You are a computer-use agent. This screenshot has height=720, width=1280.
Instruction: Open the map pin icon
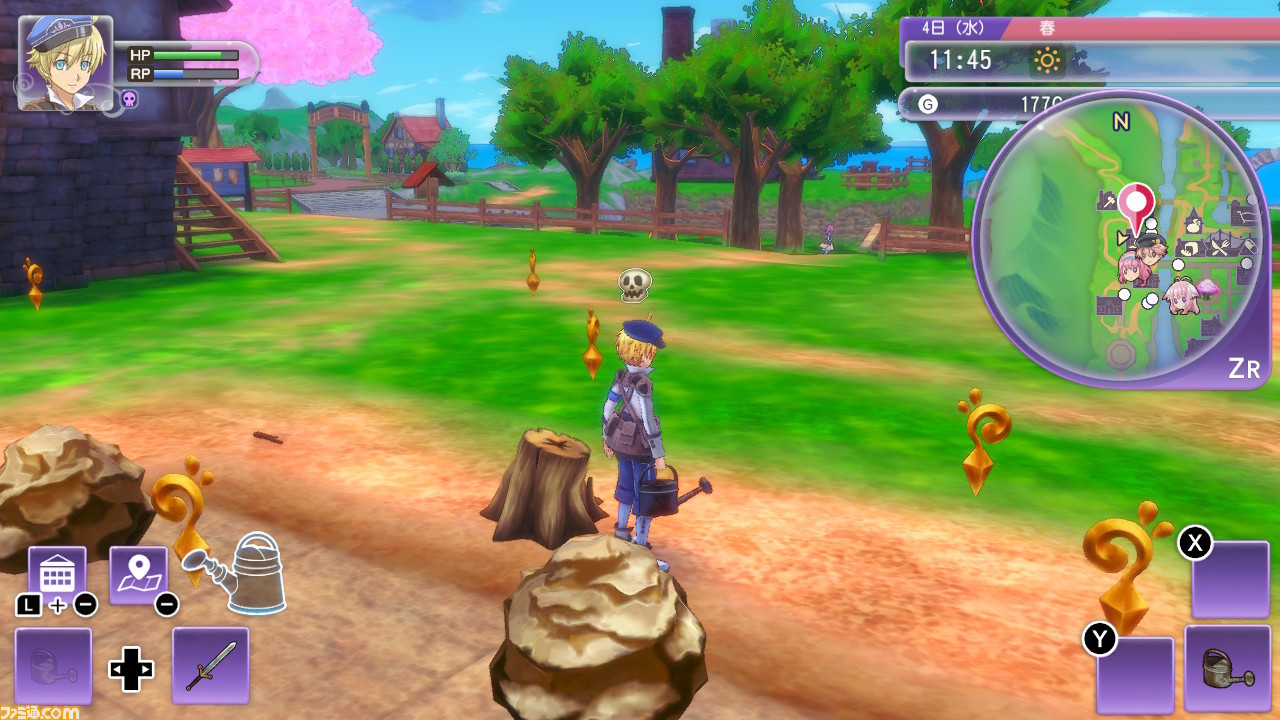pyautogui.click(x=138, y=575)
